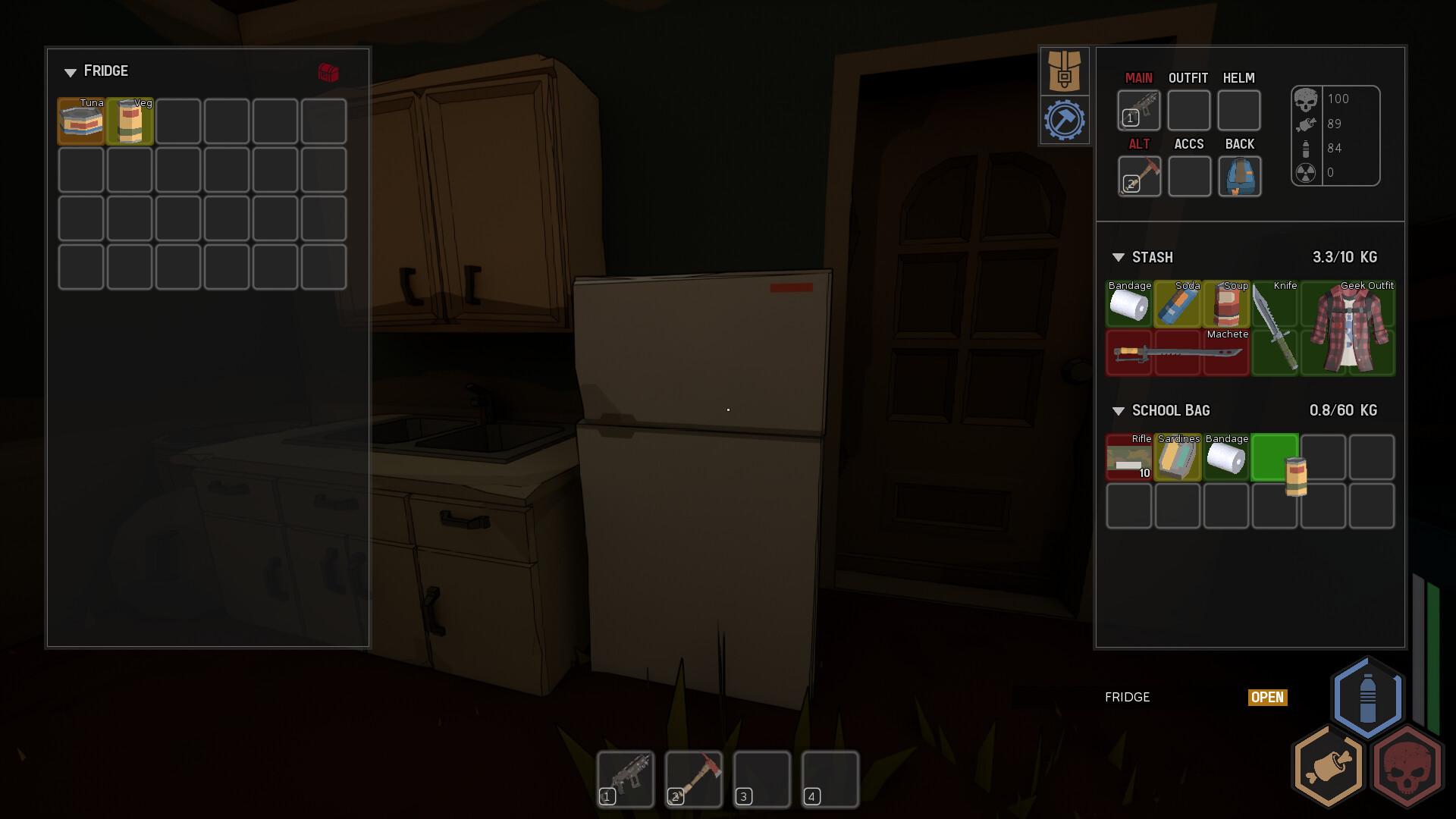Select the Geek Outfit in the stash

point(1347,328)
